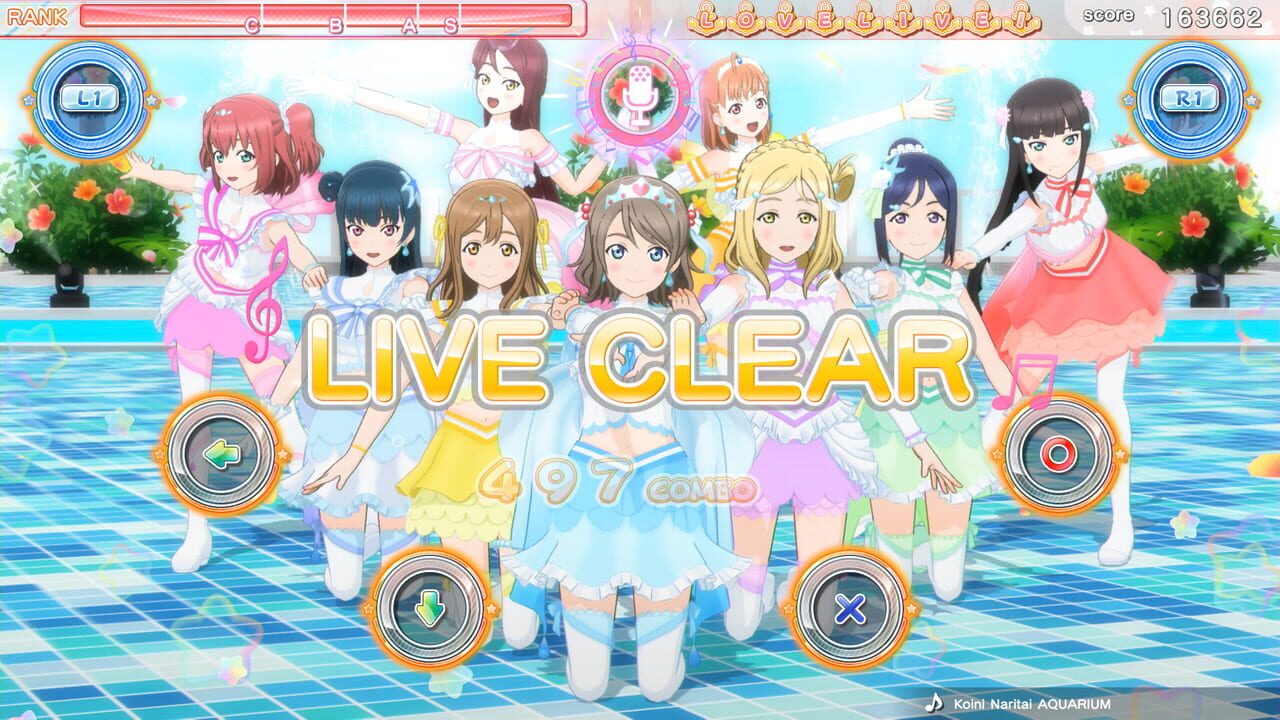
Task: Expand details under the 497 COMBO counter
Action: (600, 483)
